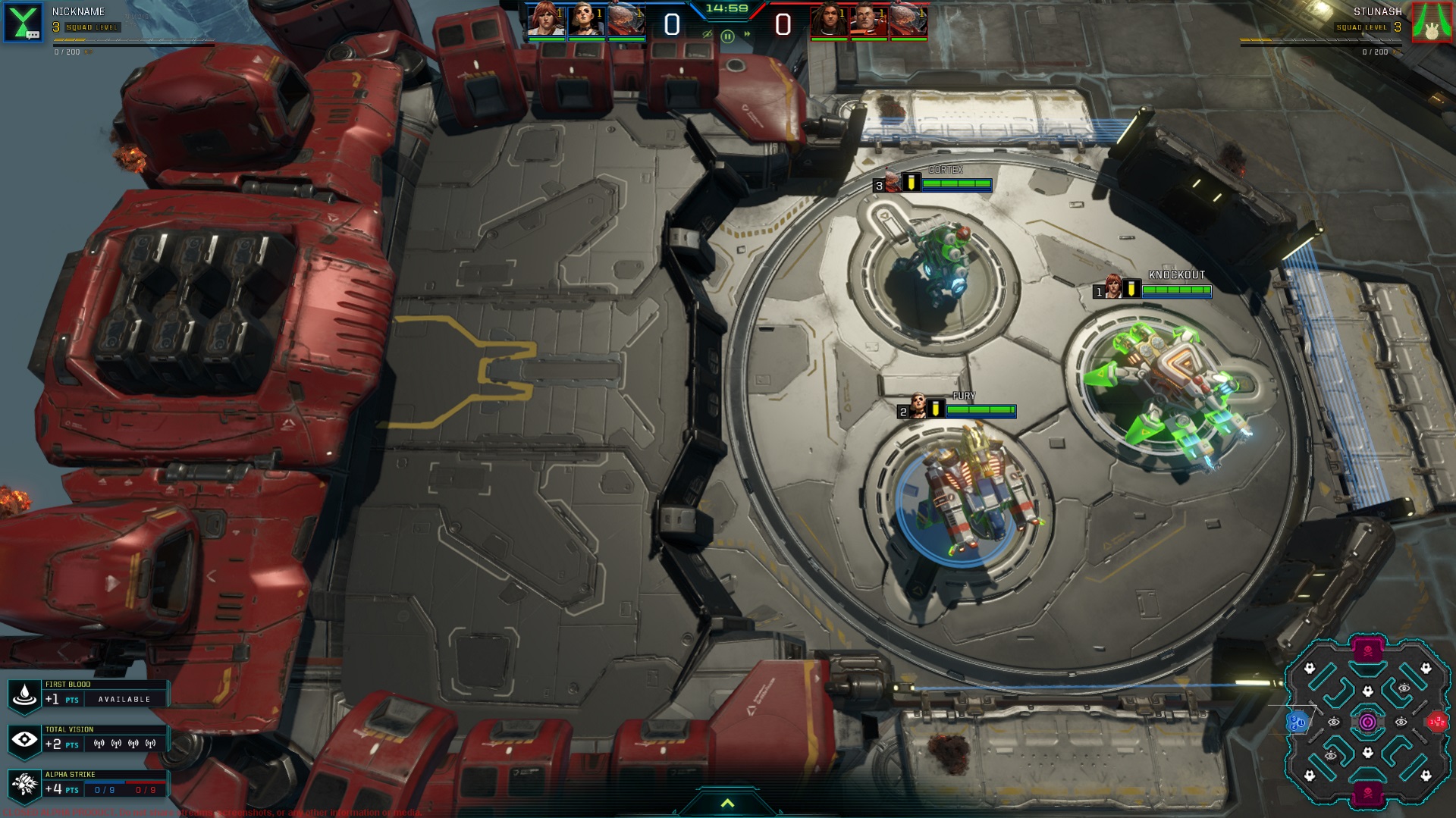Pause the match replay

point(727,36)
